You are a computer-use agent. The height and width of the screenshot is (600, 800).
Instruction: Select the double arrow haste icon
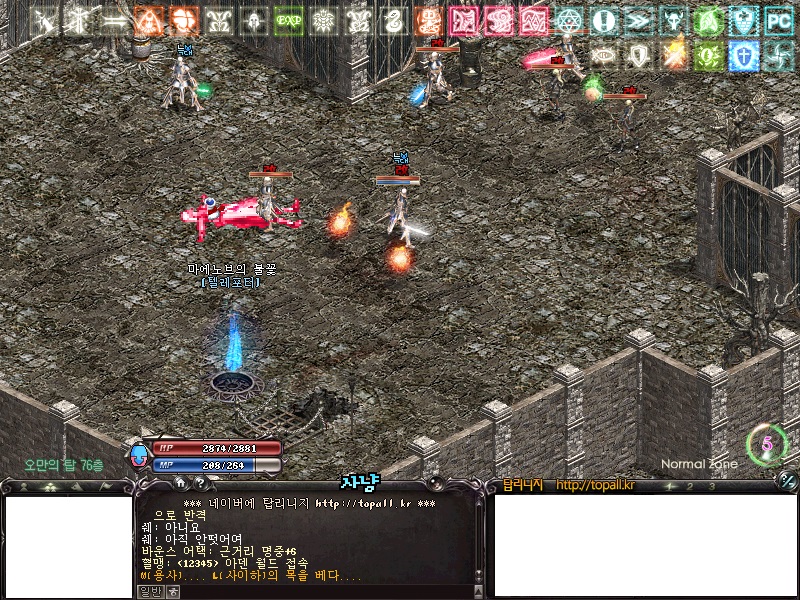(639, 20)
